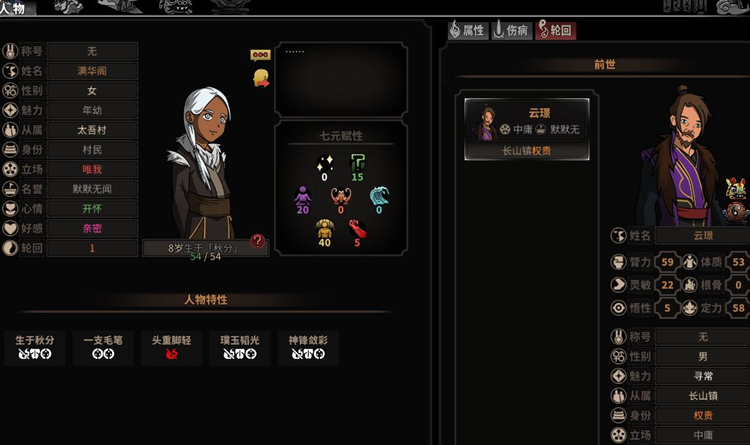The width and height of the screenshot is (750, 445).
Task: Select the 一支毛笔 character trait
Action: coord(103,347)
